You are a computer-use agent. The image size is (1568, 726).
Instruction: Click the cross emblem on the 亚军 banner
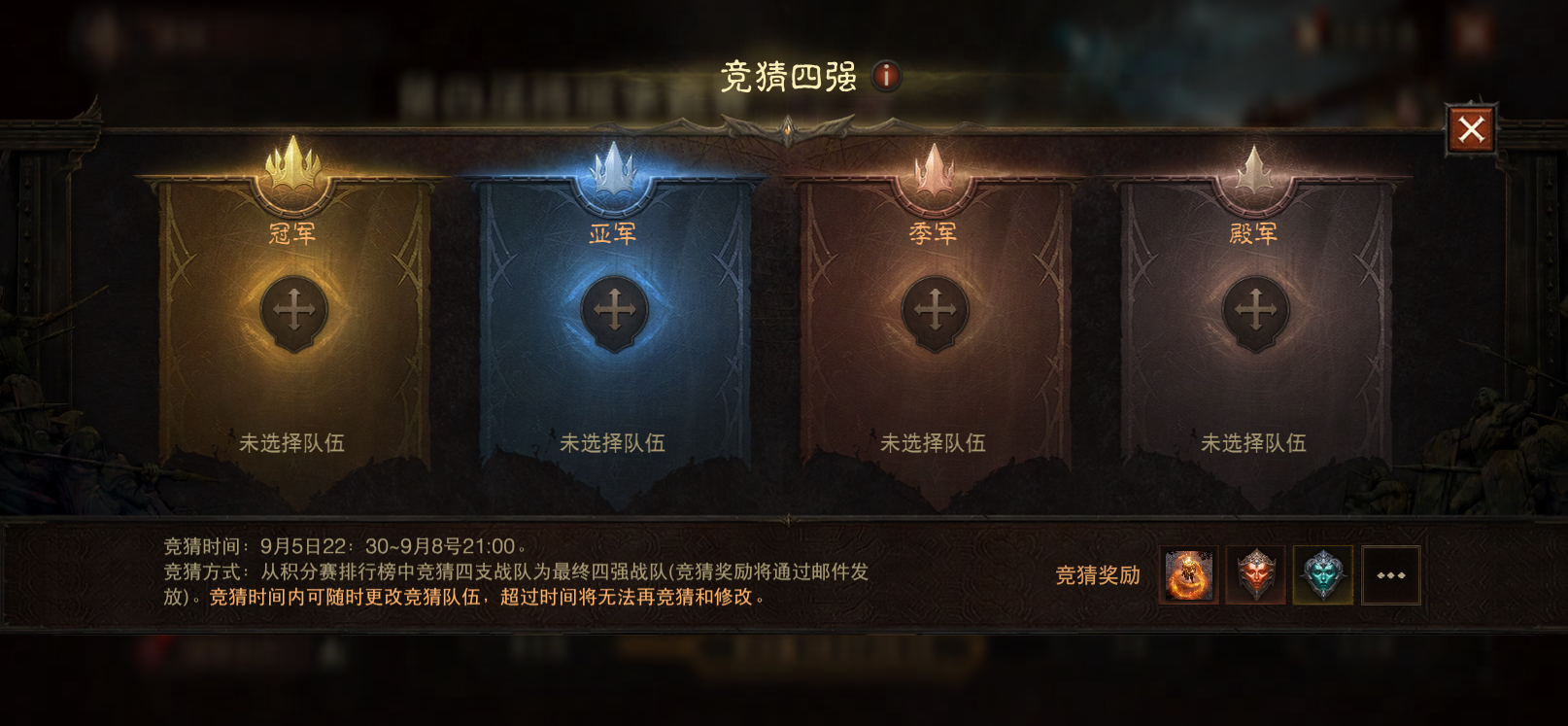616,312
